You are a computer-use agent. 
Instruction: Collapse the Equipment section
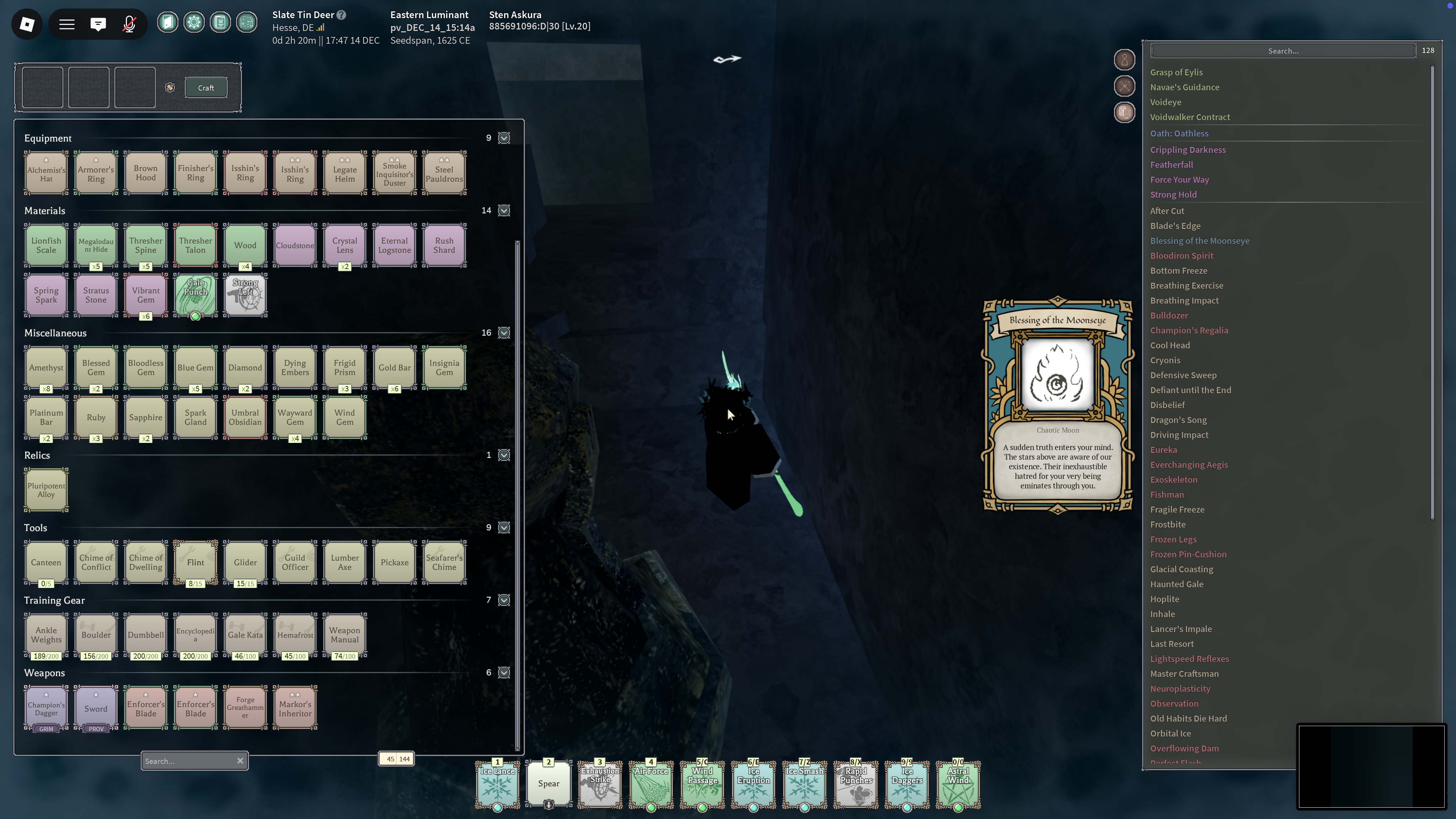tap(504, 138)
